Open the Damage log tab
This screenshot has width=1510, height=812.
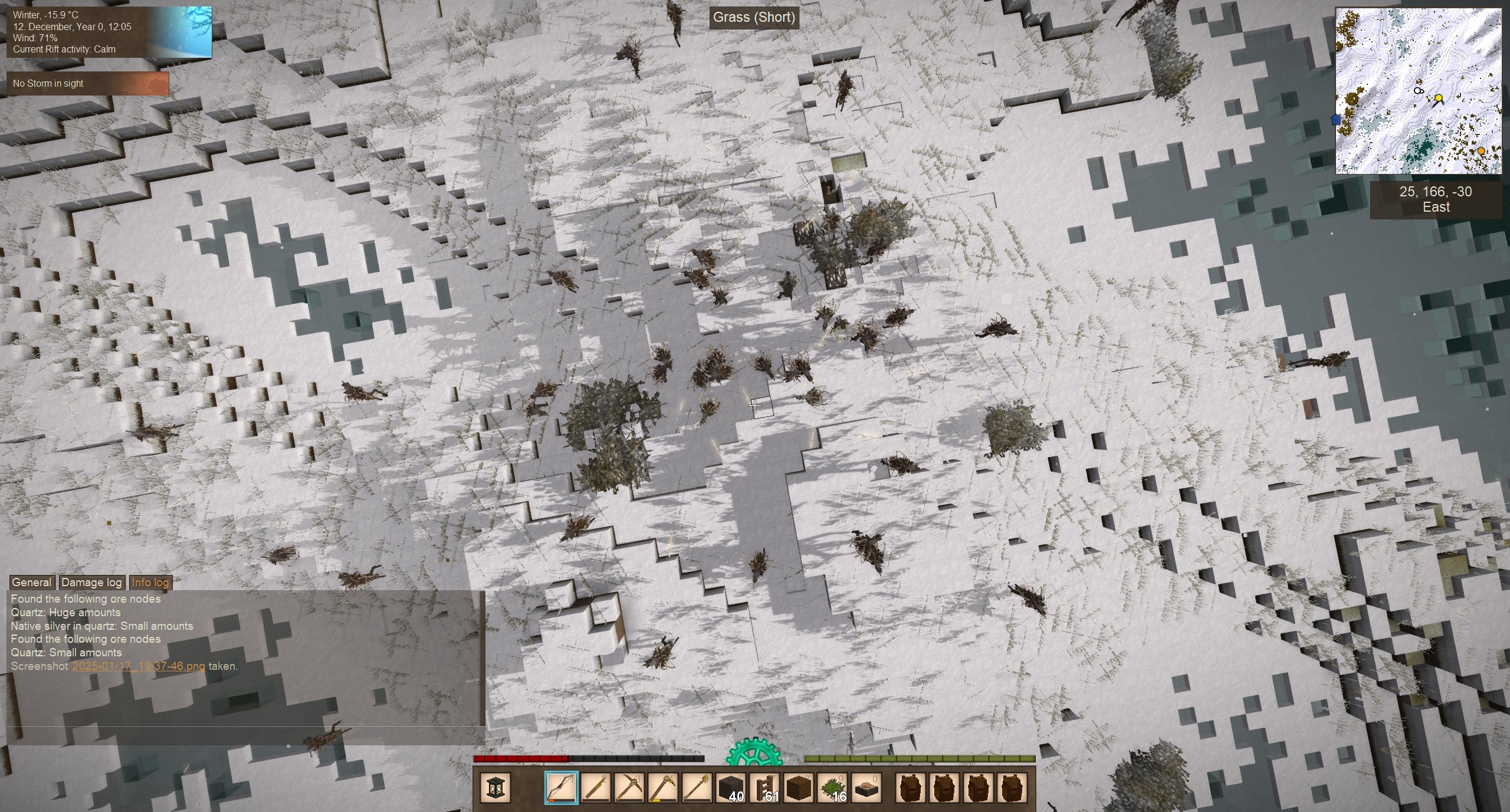pyautogui.click(x=91, y=583)
